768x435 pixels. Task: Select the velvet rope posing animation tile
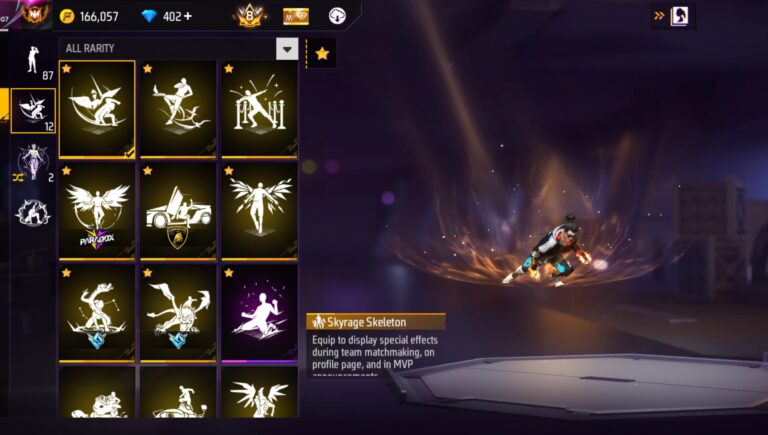point(259,108)
